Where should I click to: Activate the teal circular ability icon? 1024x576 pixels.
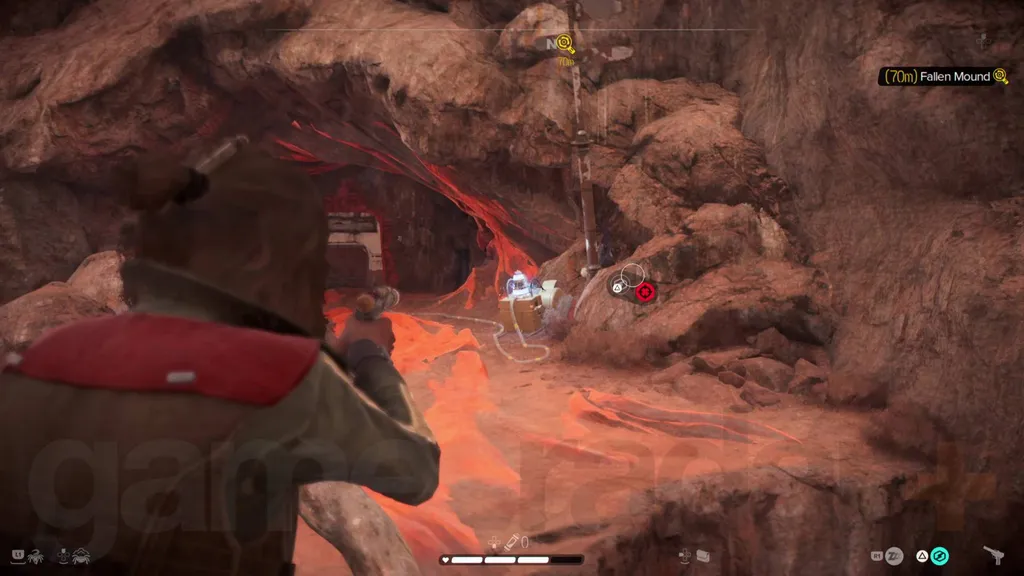(939, 556)
